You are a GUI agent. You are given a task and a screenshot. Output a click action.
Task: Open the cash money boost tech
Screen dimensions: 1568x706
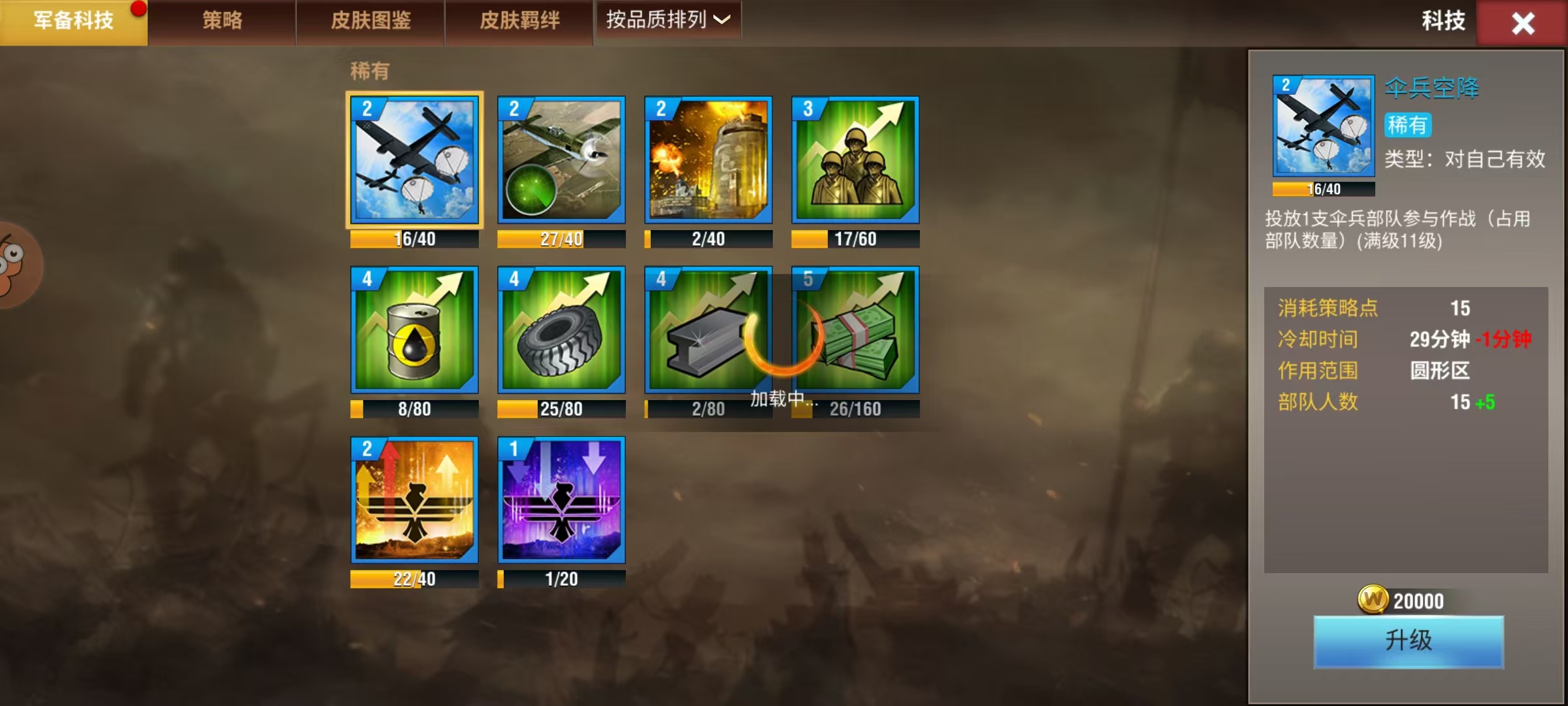pyautogui.click(x=855, y=330)
